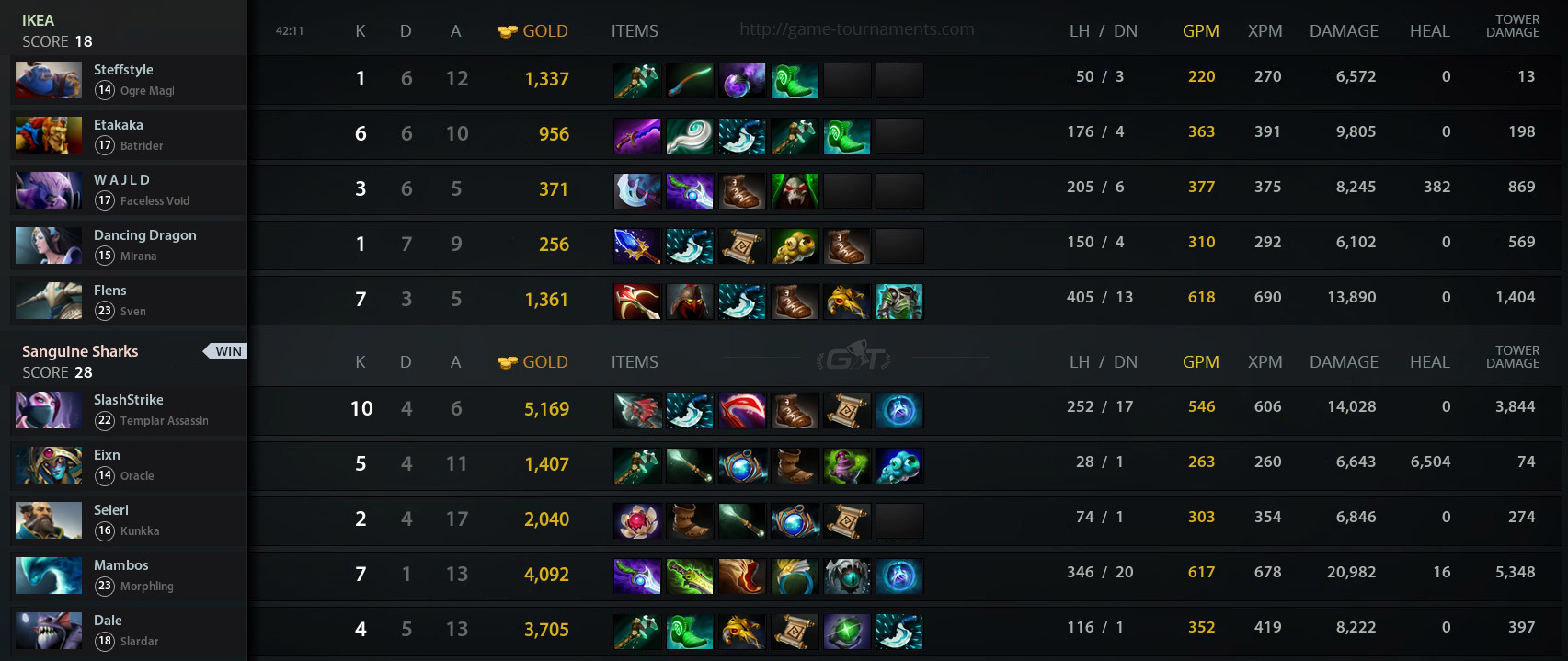Screen dimensions: 1568x661
Task: Inspect Dale's Gem of True Sight
Action: coord(846,632)
